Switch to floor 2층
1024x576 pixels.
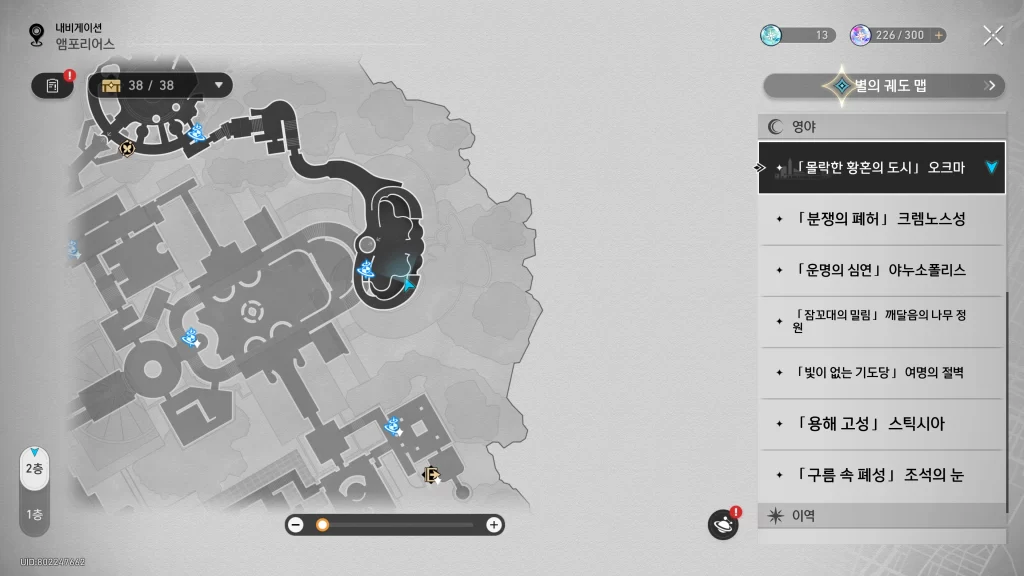pos(35,468)
